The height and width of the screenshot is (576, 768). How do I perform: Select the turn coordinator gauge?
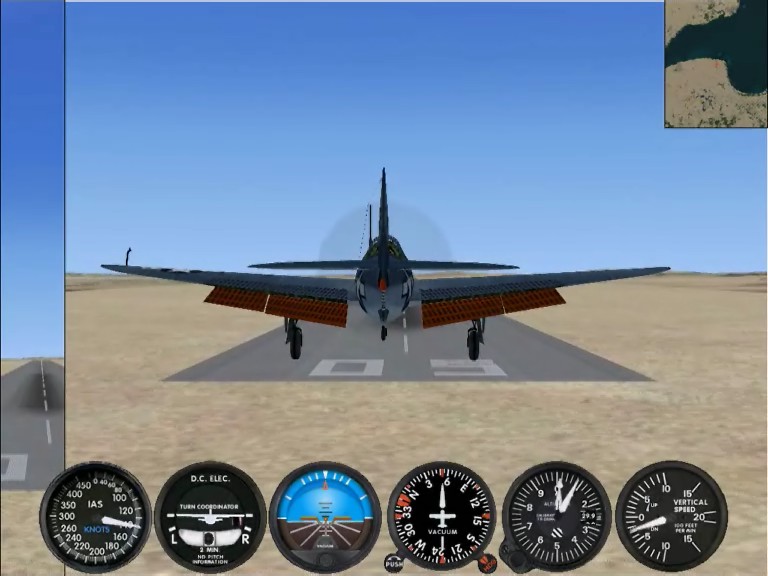[x=210, y=516]
